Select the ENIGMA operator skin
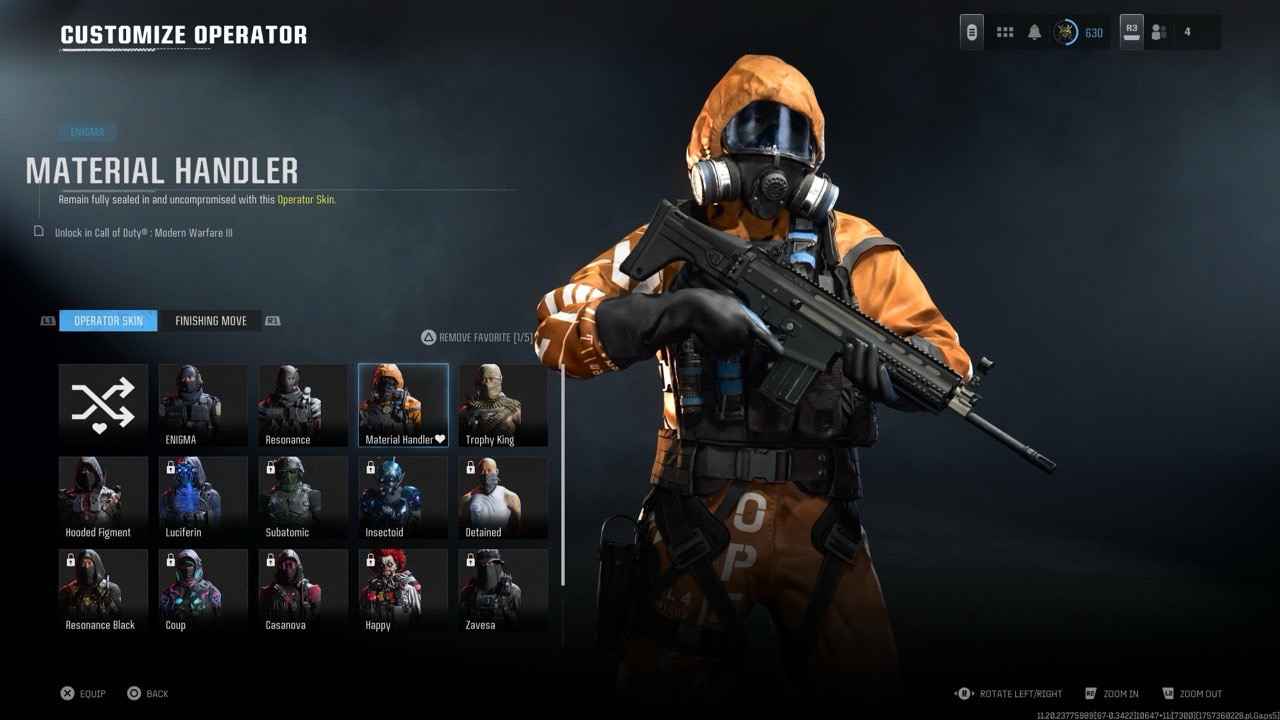 [x=203, y=405]
